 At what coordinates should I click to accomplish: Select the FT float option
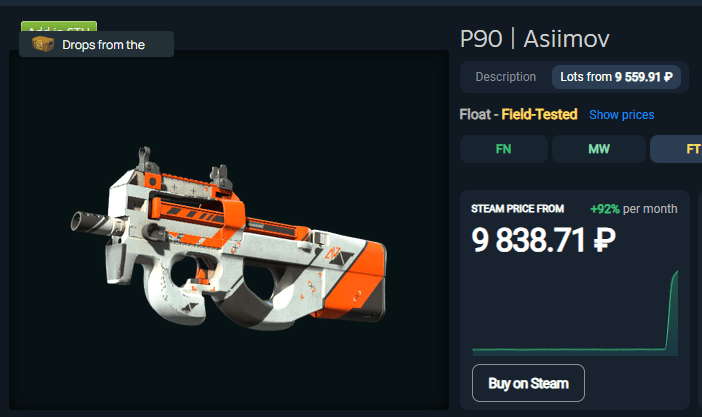pyautogui.click(x=680, y=149)
